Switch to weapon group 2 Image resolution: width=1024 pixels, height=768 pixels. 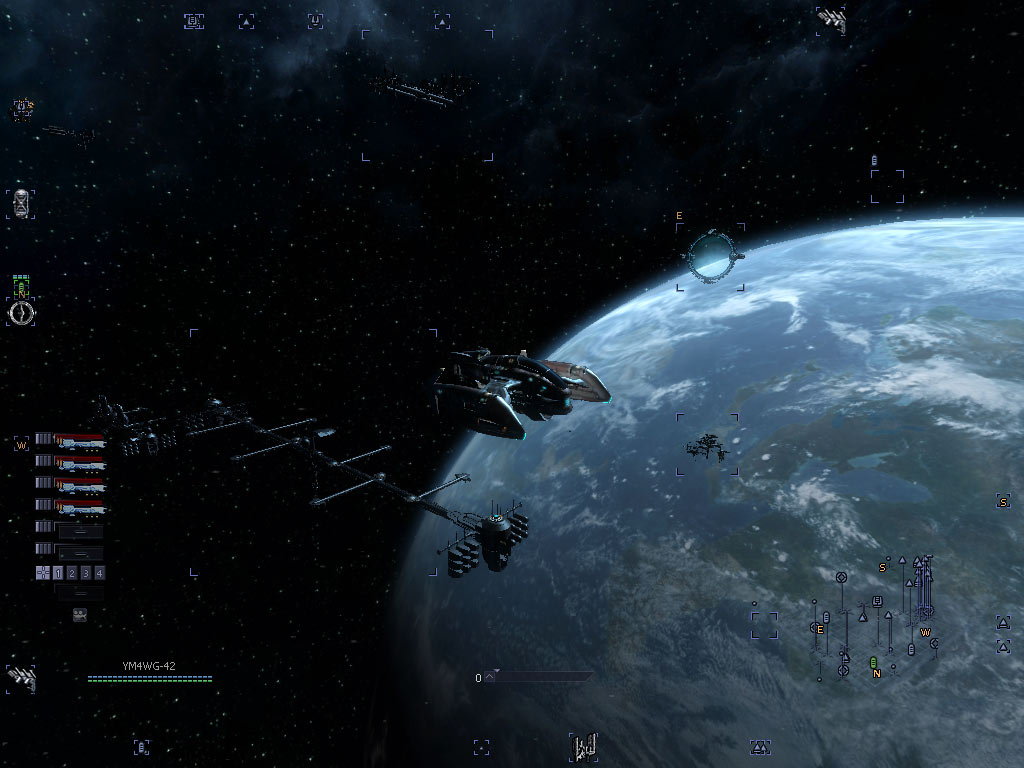72,573
